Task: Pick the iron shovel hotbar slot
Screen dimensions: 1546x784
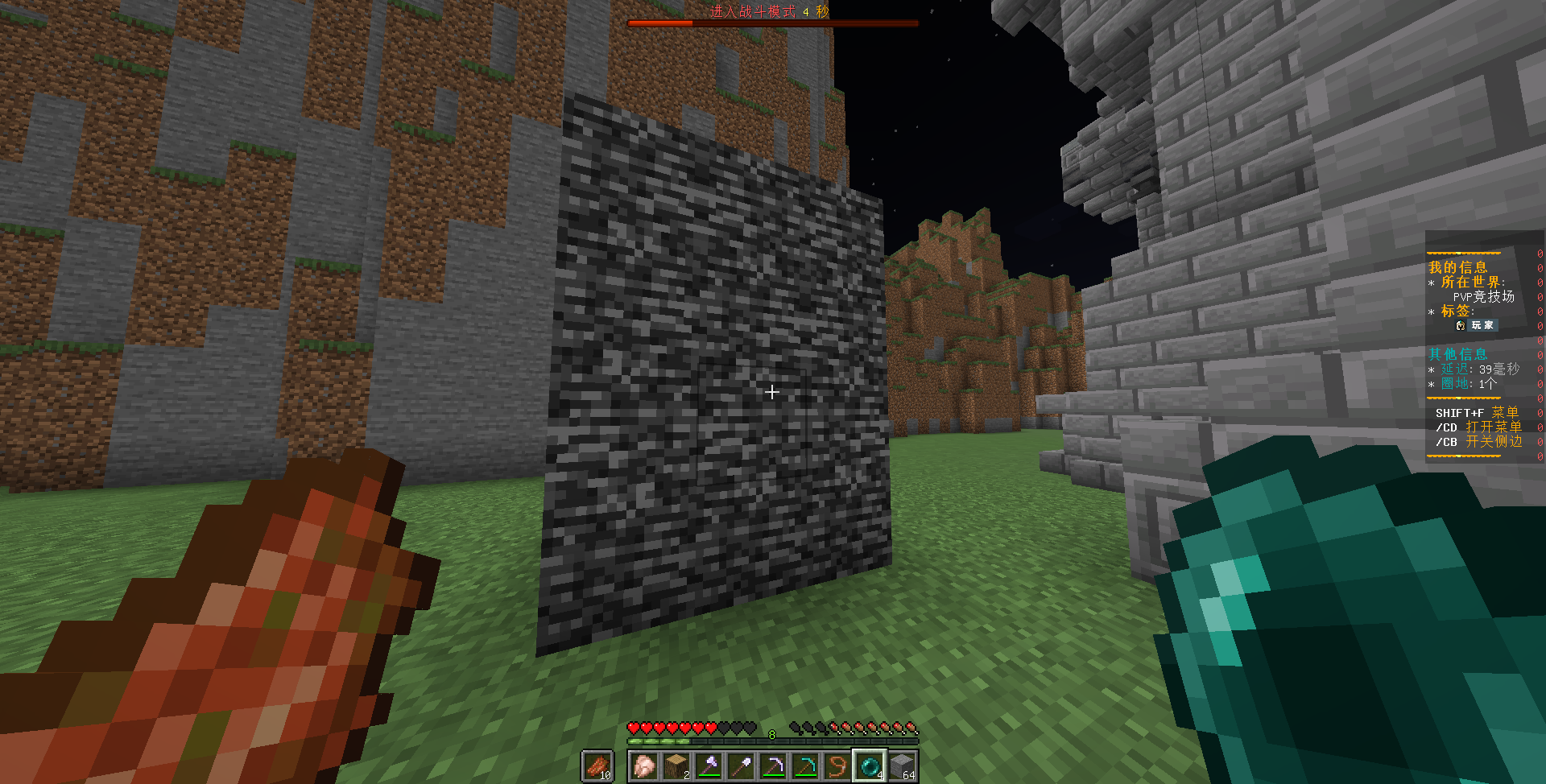Action: tap(741, 765)
